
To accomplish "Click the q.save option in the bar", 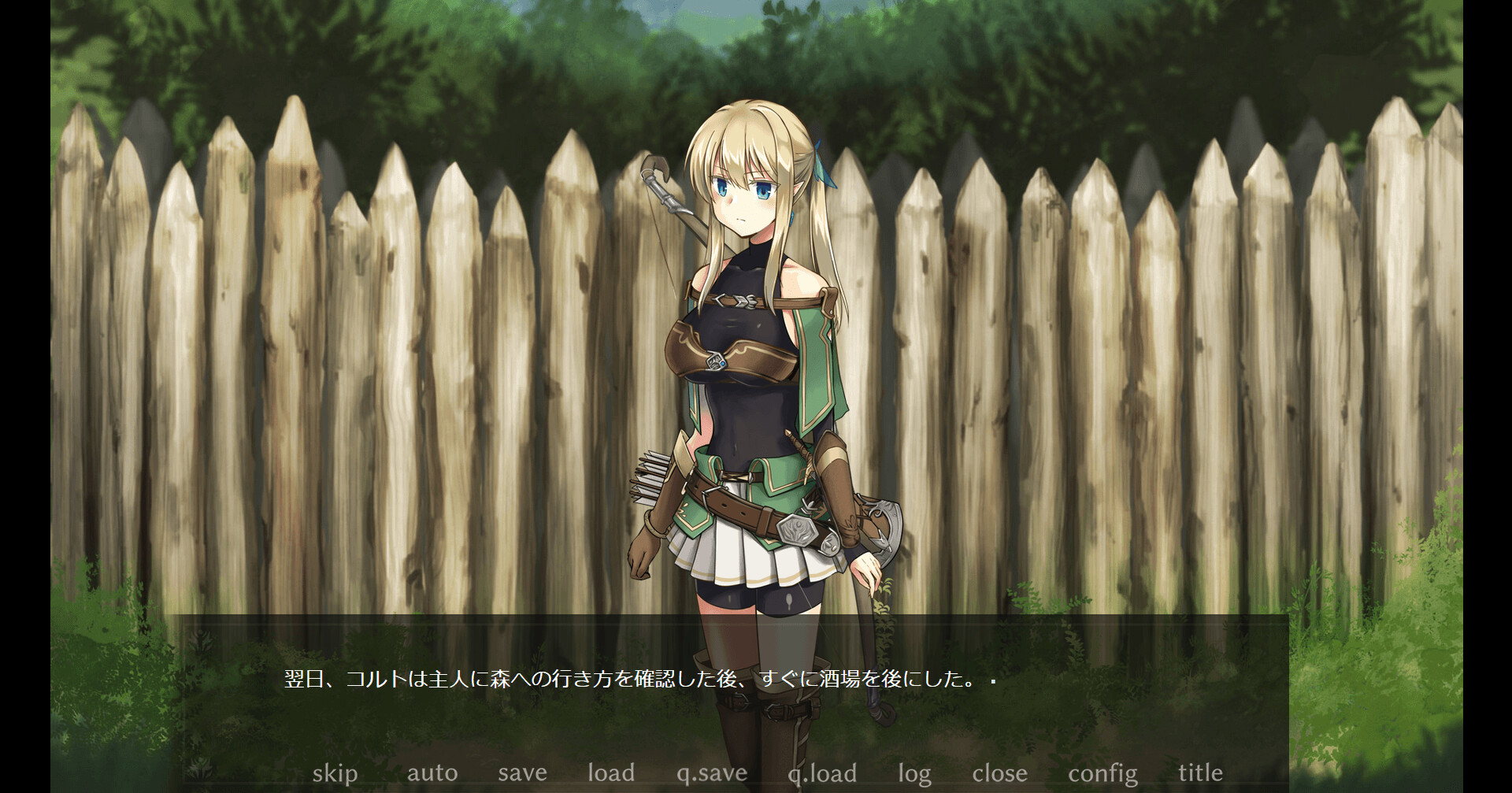I will click(x=711, y=773).
